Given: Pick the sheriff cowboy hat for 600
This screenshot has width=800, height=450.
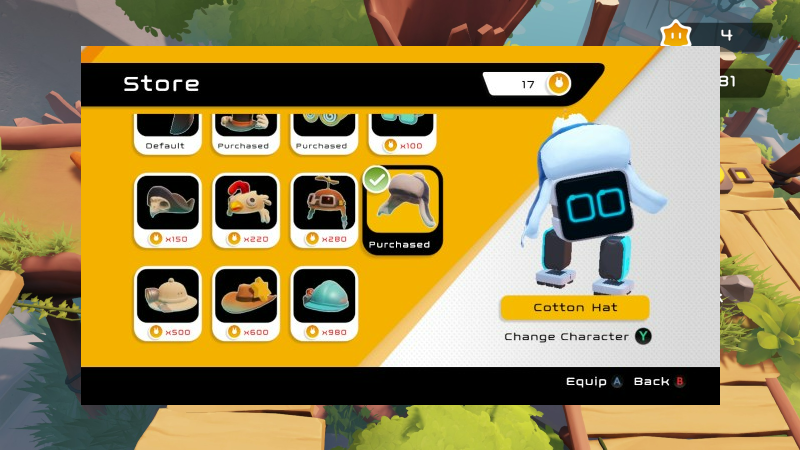Looking at the screenshot, I should pyautogui.click(x=245, y=303).
